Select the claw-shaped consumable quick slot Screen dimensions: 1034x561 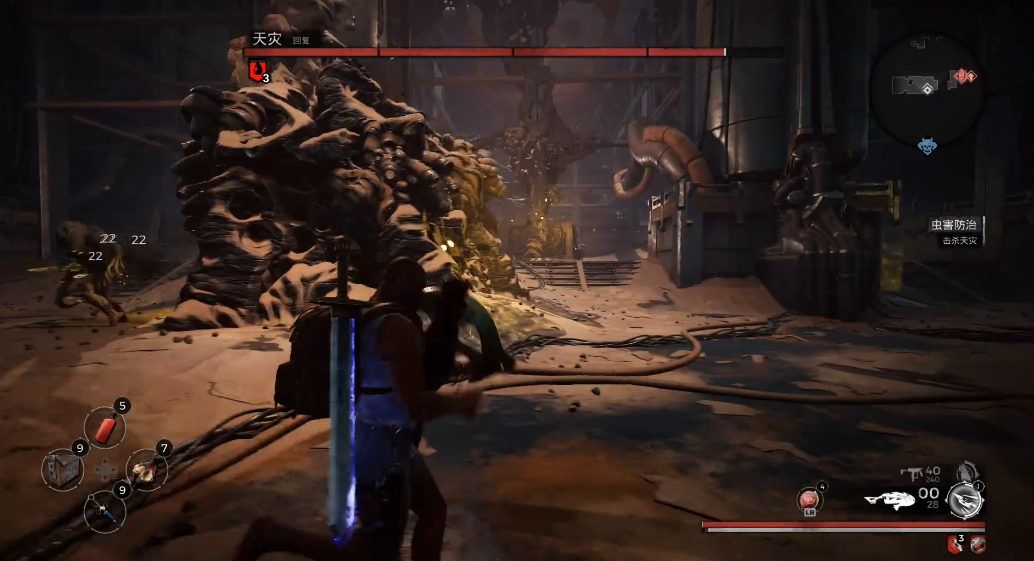tap(146, 469)
